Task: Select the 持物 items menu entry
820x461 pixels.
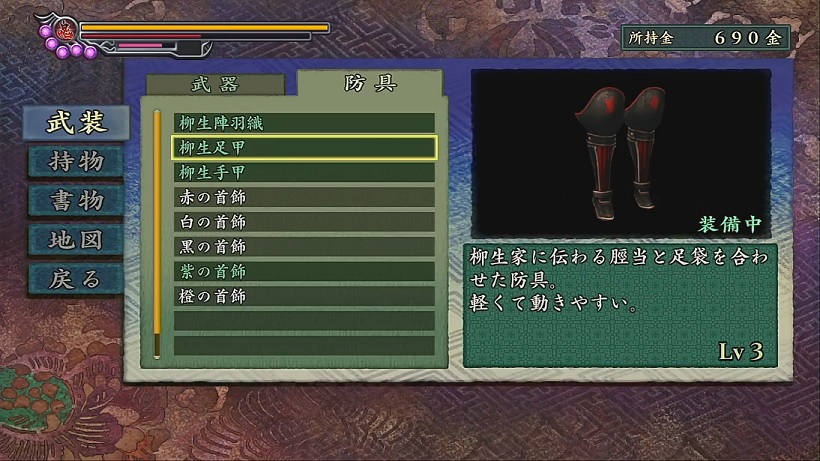Action: pyautogui.click(x=77, y=160)
